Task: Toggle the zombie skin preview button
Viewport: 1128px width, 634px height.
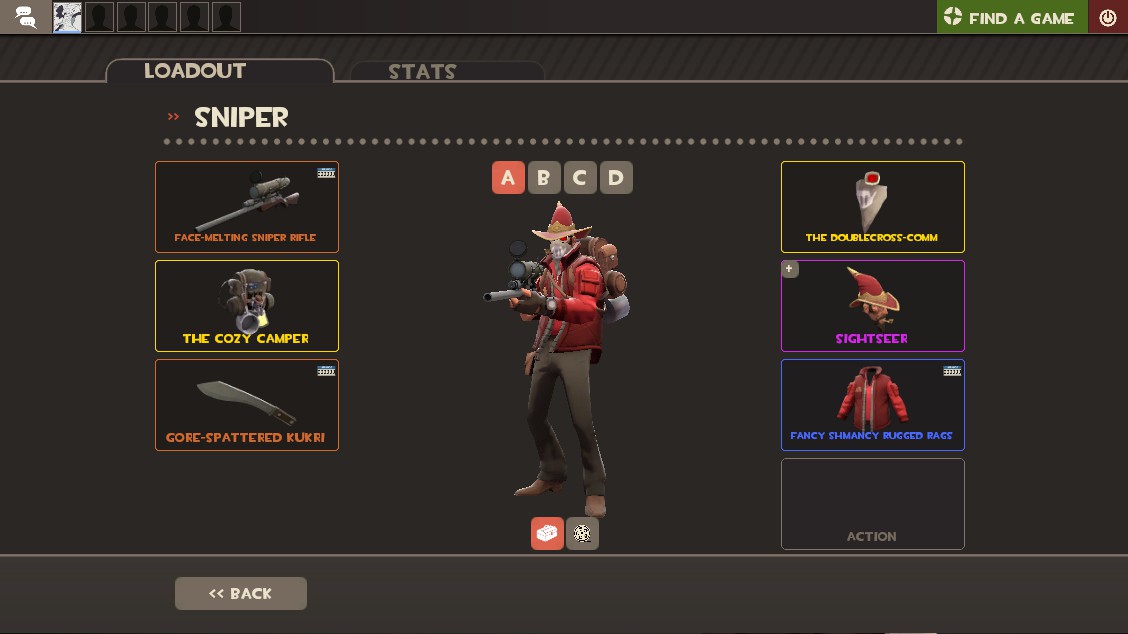Action: pyautogui.click(x=582, y=533)
